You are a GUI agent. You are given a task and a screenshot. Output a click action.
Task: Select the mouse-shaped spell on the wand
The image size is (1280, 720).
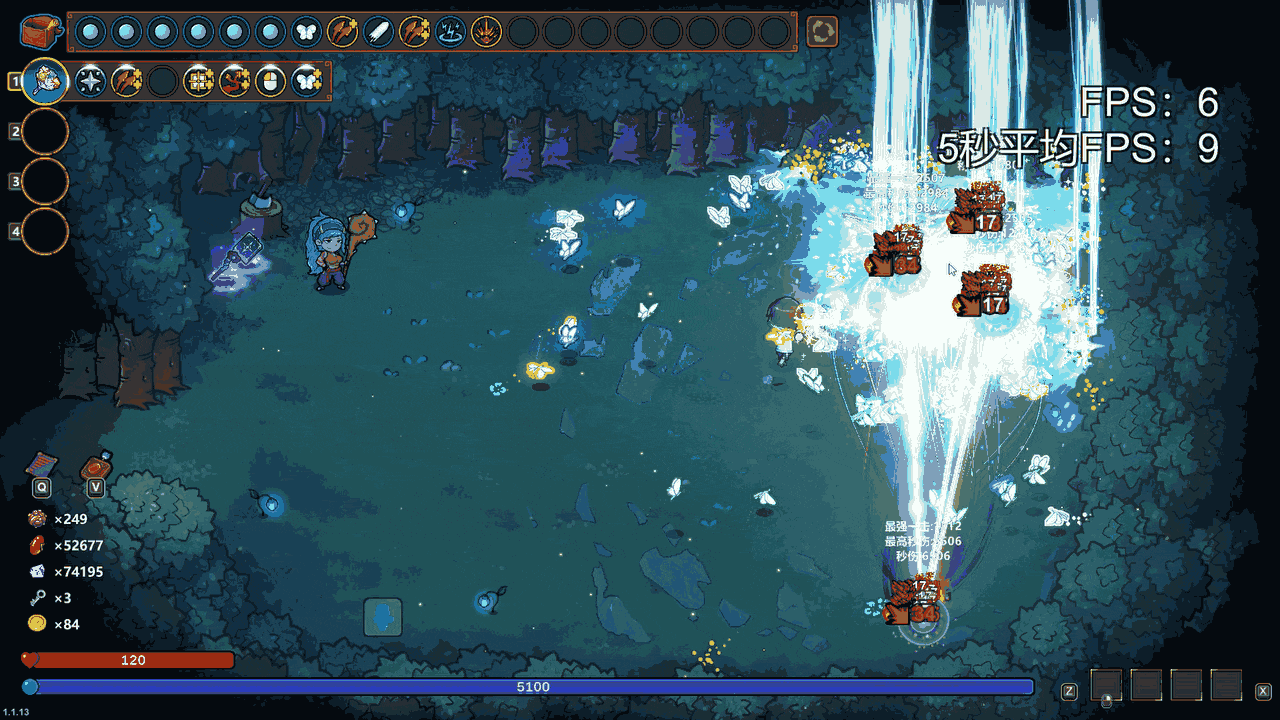pyautogui.click(x=270, y=81)
